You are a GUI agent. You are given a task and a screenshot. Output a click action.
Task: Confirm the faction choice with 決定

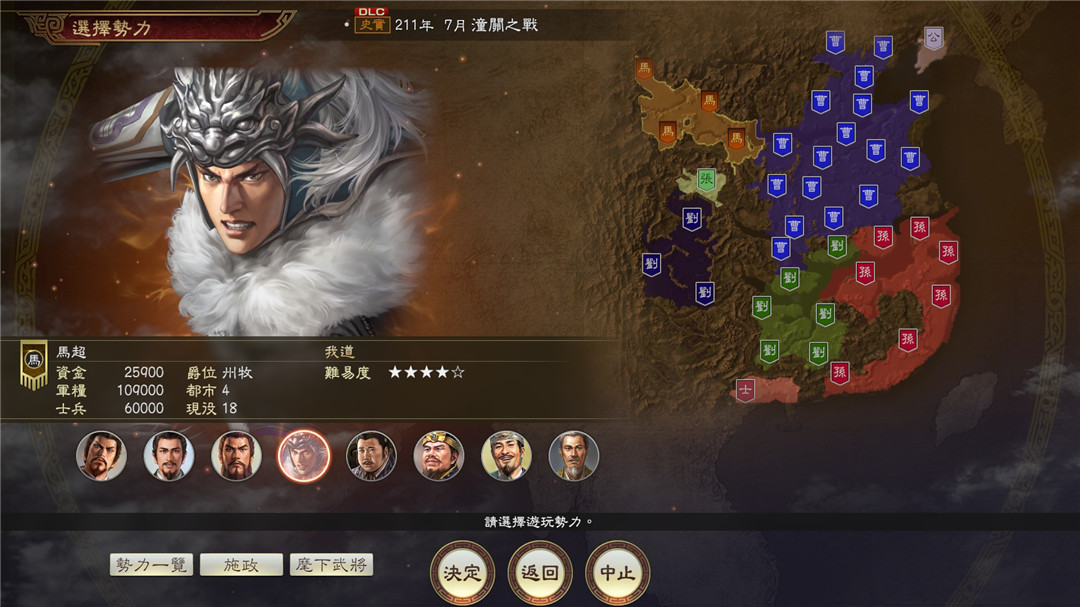[x=462, y=573]
